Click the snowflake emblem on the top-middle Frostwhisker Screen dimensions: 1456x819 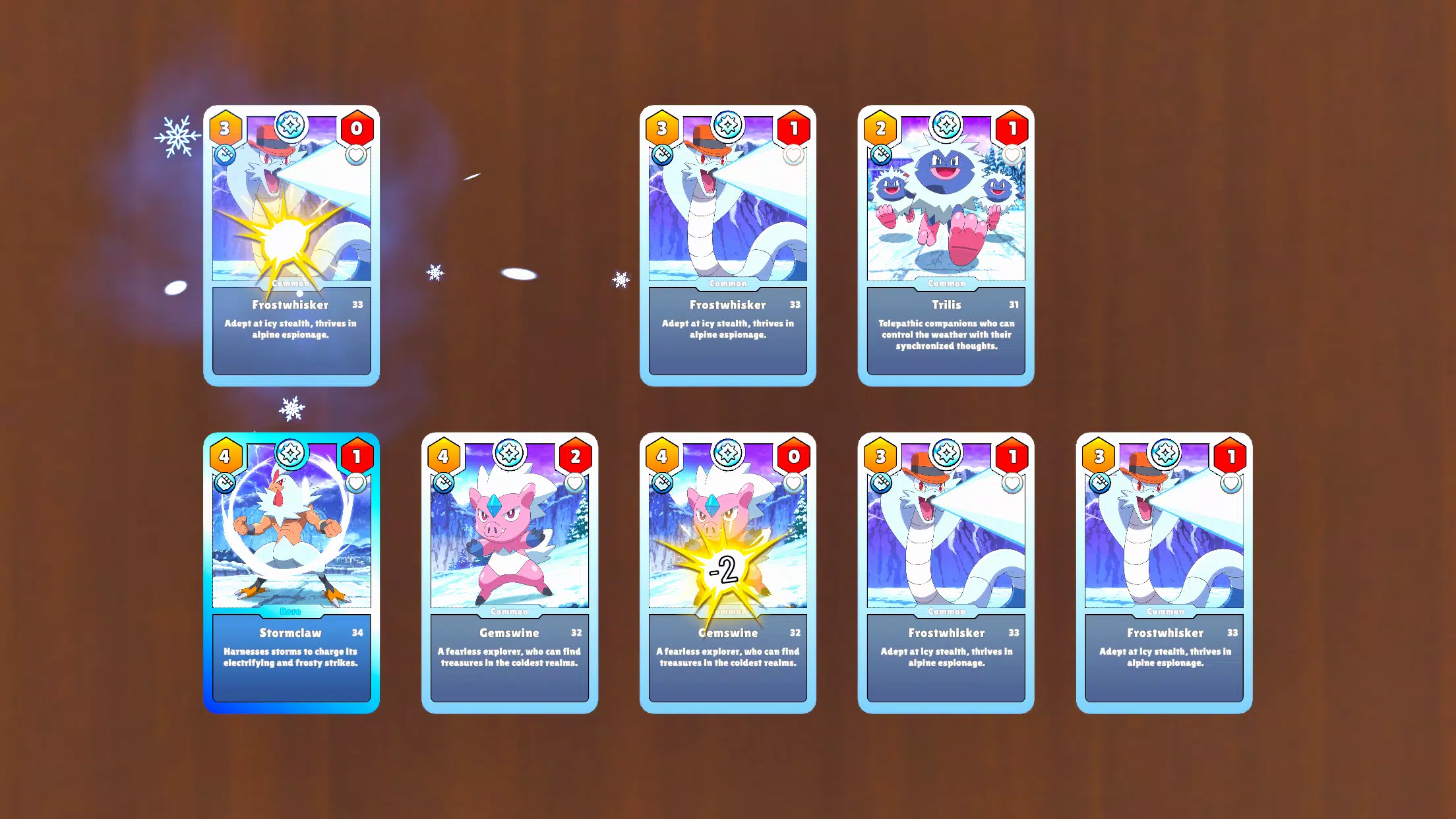click(727, 127)
